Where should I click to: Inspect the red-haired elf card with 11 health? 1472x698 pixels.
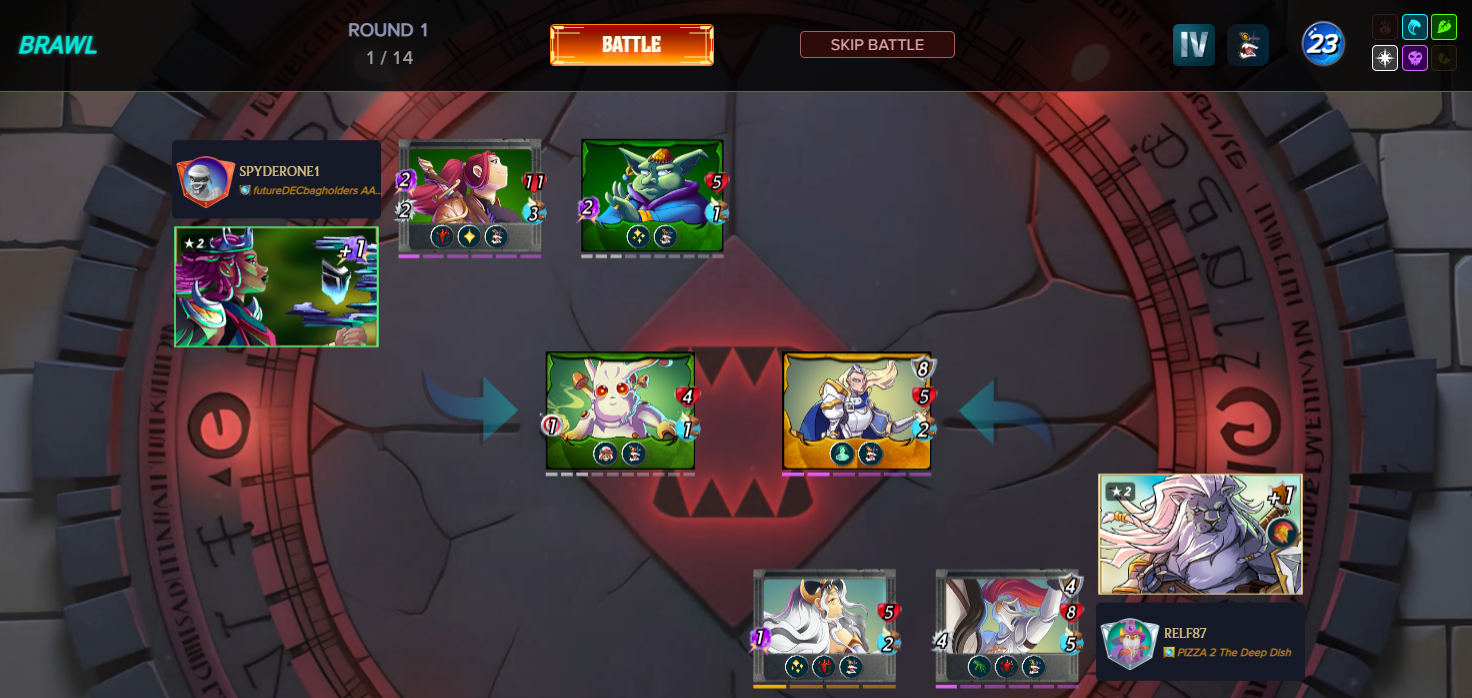click(470, 195)
